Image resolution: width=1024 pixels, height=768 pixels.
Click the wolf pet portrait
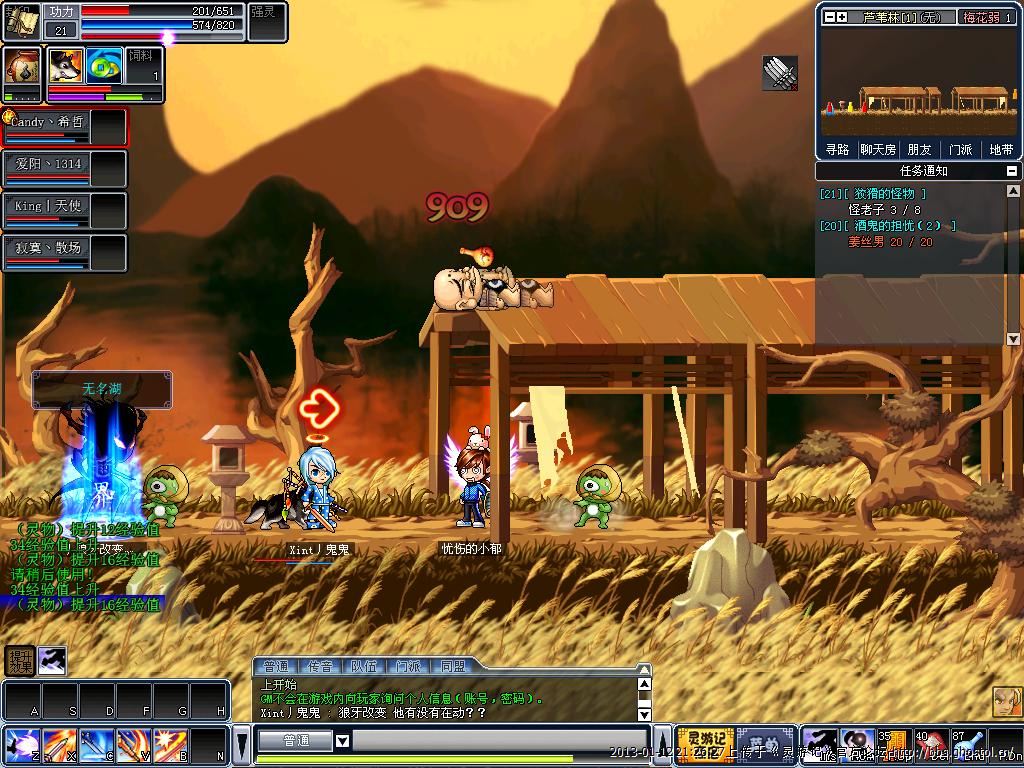coord(66,67)
